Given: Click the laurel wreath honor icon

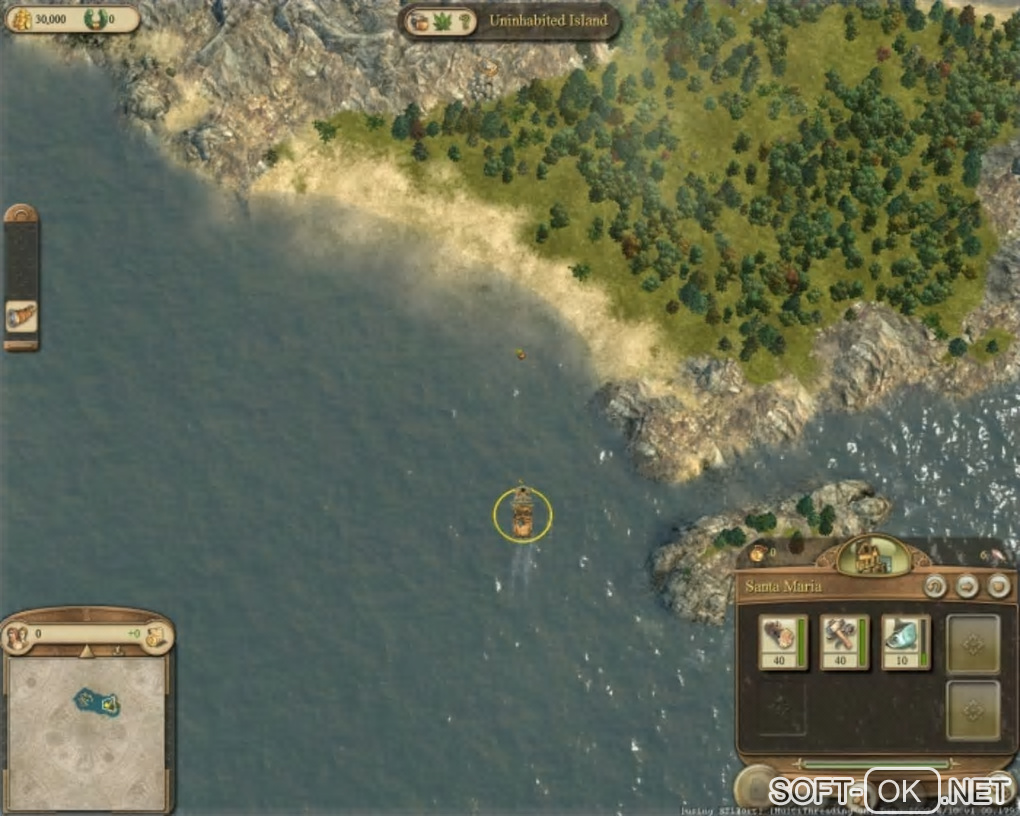Looking at the screenshot, I should 94,18.
